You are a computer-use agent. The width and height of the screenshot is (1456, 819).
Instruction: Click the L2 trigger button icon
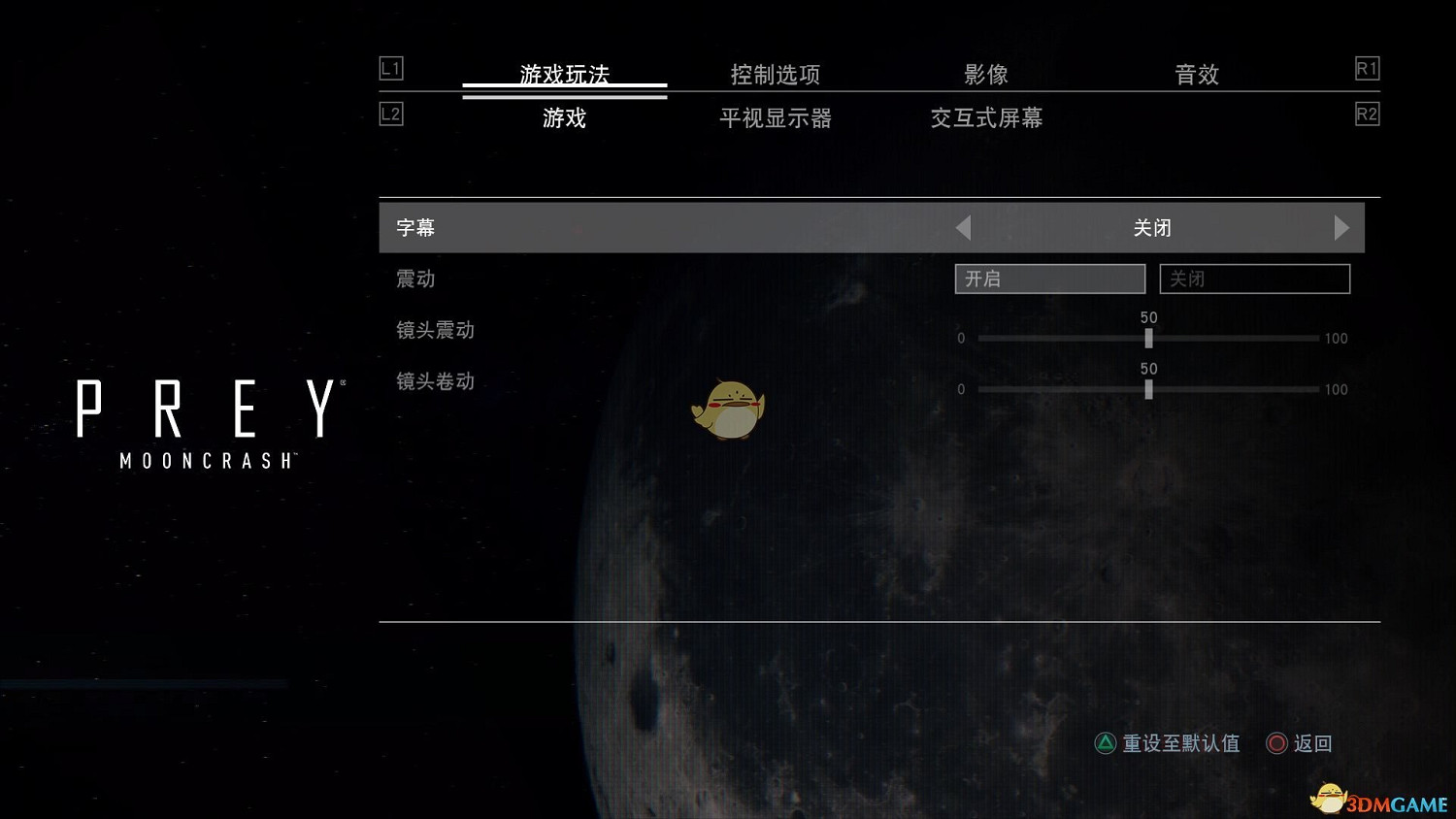point(391,114)
